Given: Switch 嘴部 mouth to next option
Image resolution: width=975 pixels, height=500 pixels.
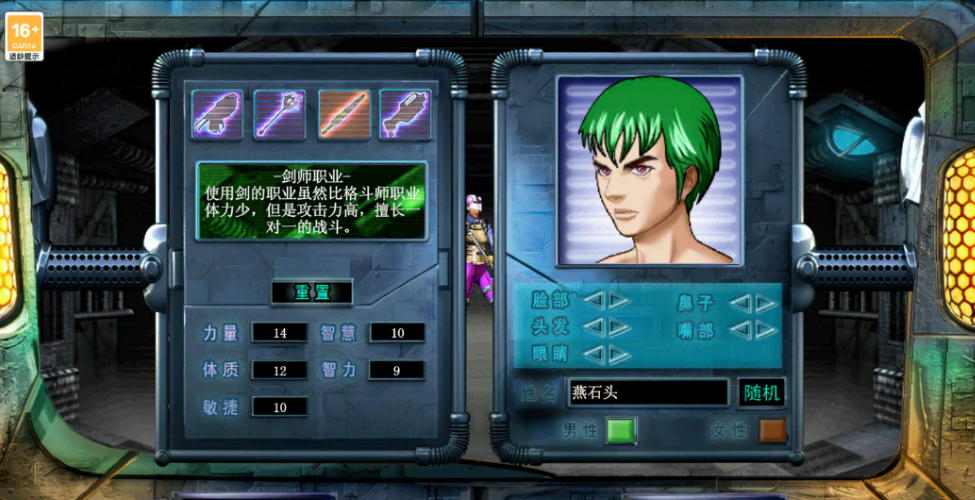Looking at the screenshot, I should click(x=766, y=328).
